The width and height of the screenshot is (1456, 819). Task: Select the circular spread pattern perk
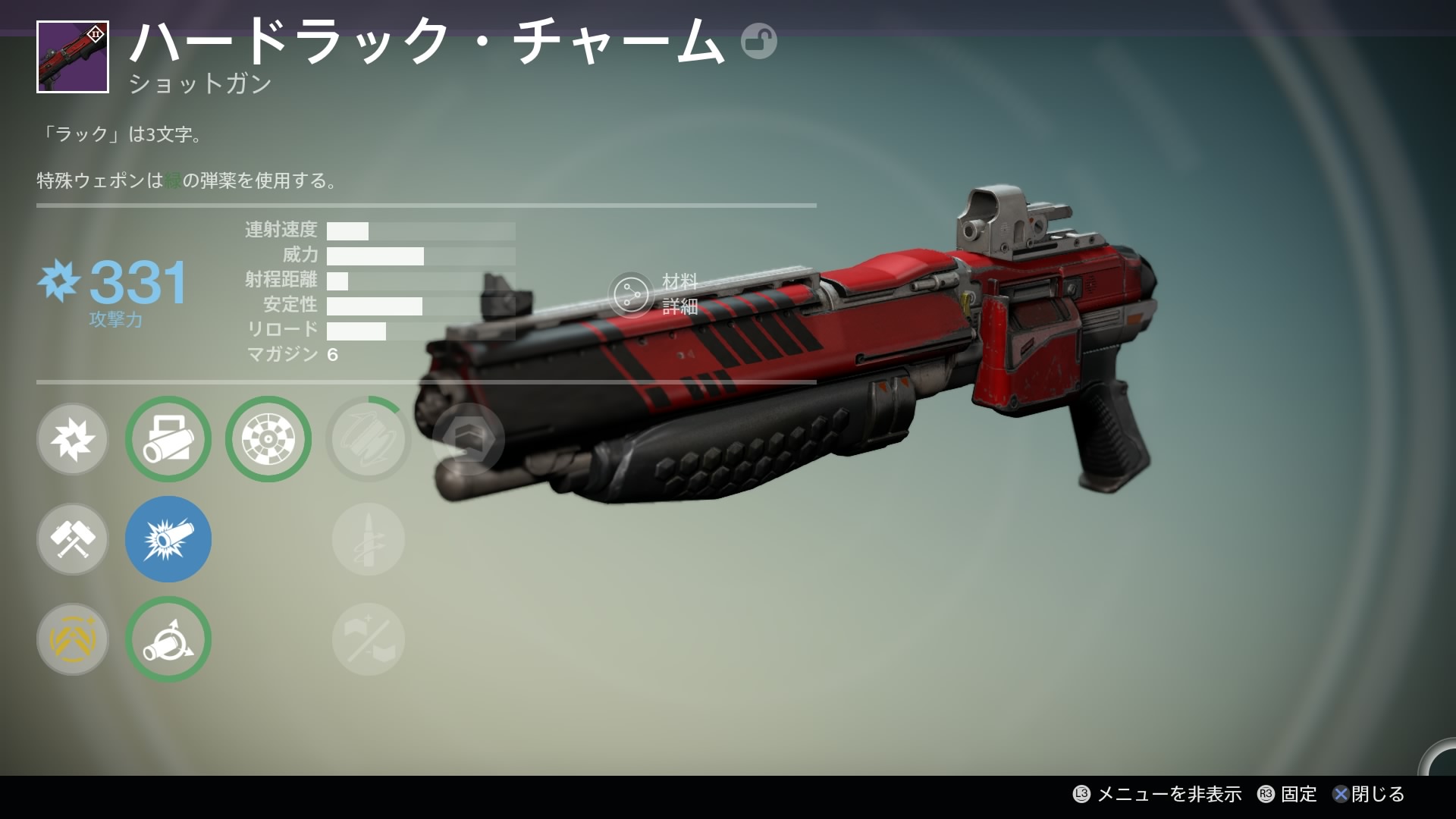[x=268, y=439]
